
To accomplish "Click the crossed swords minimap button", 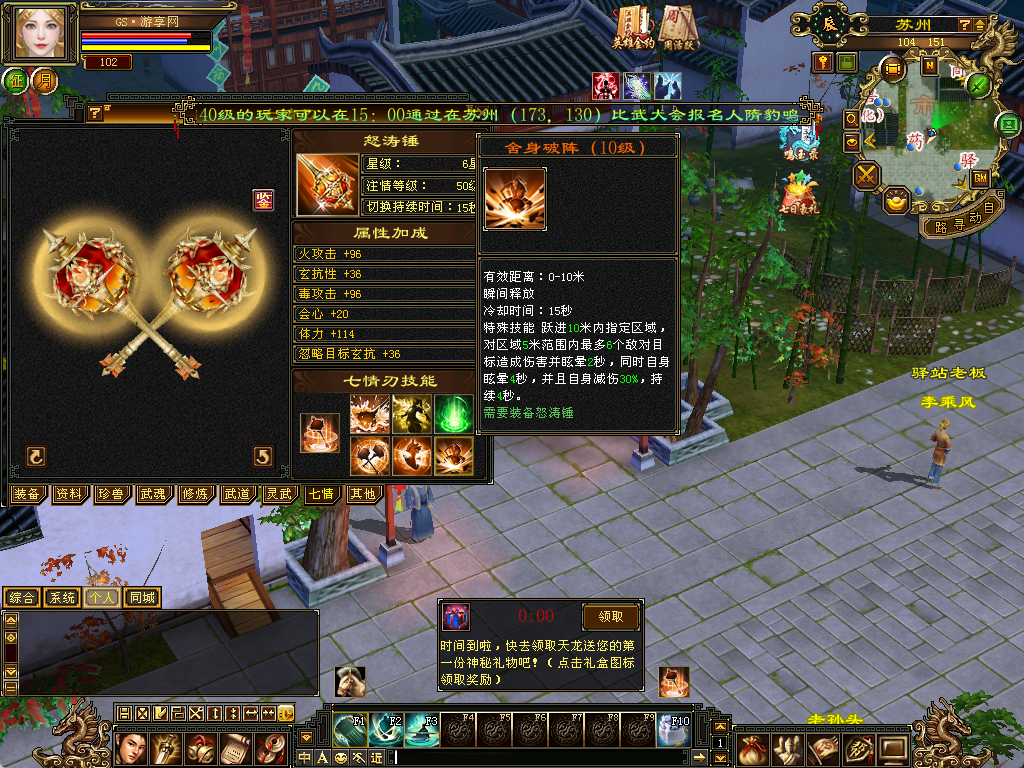I will 865,177.
